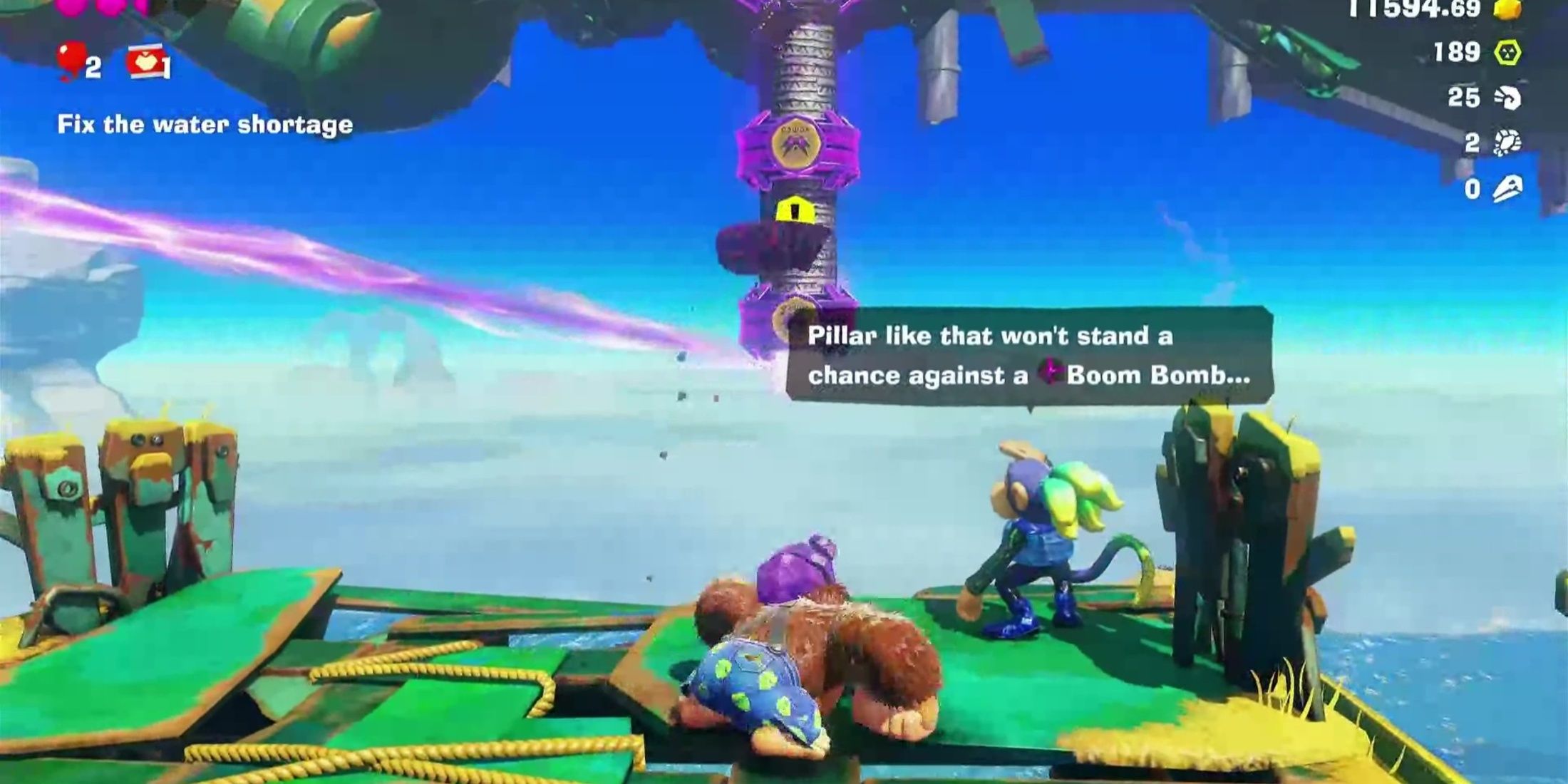Select the fossil icon beside the 25 count
Viewport: 1568px width, 784px height.
click(1507, 98)
